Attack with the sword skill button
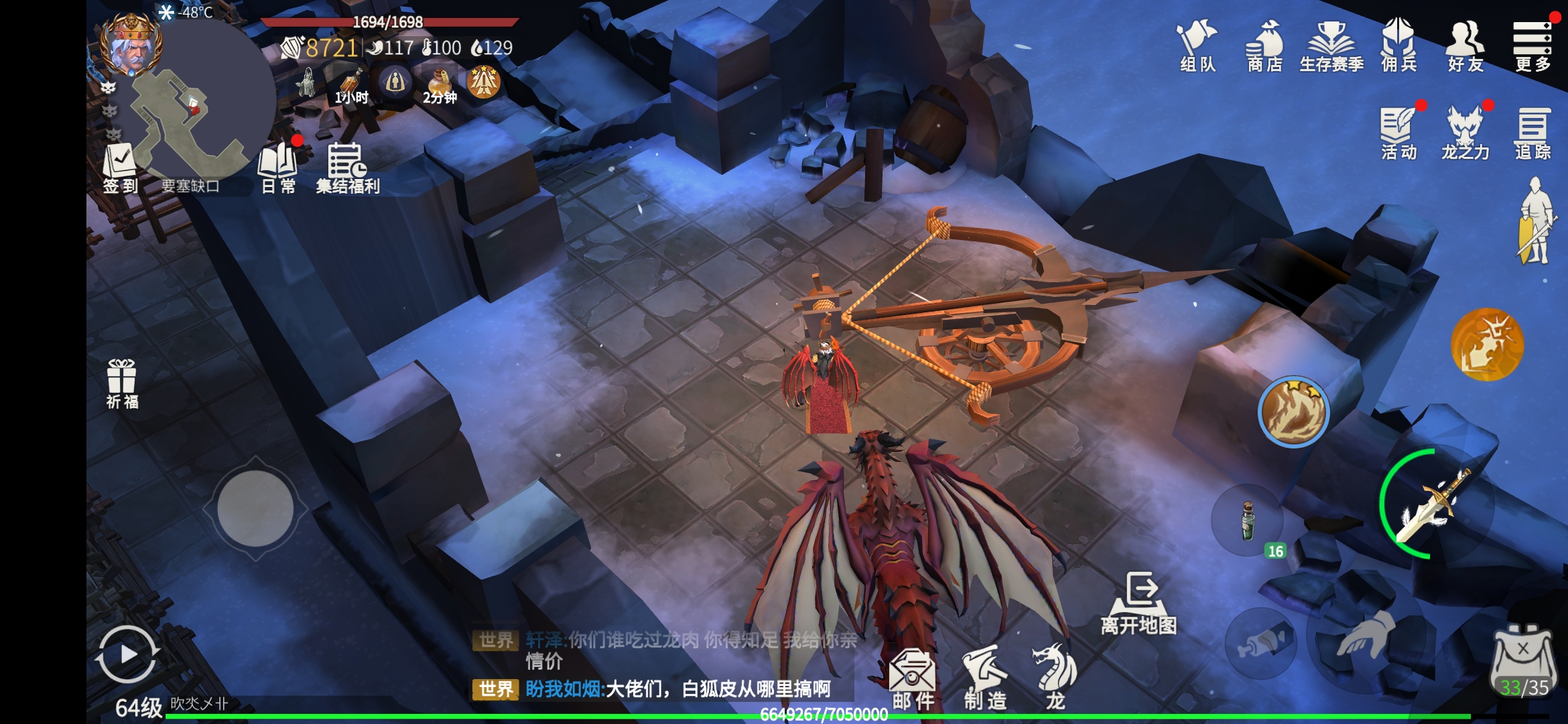Image resolution: width=1568 pixels, height=724 pixels. (x=1436, y=504)
